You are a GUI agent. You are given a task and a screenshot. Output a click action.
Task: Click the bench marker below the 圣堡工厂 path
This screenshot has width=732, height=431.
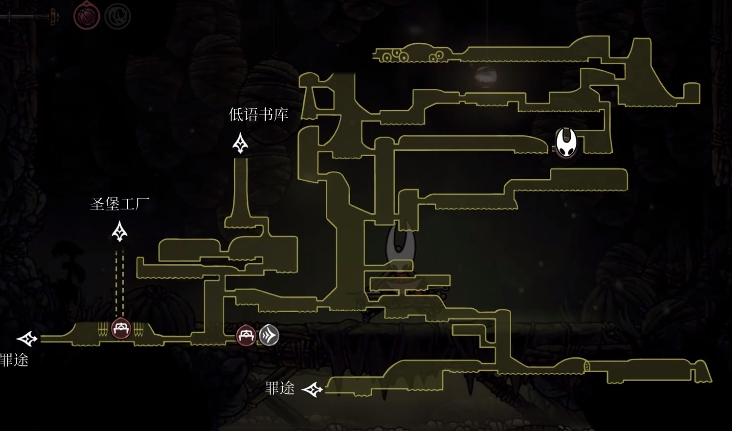(x=120, y=328)
